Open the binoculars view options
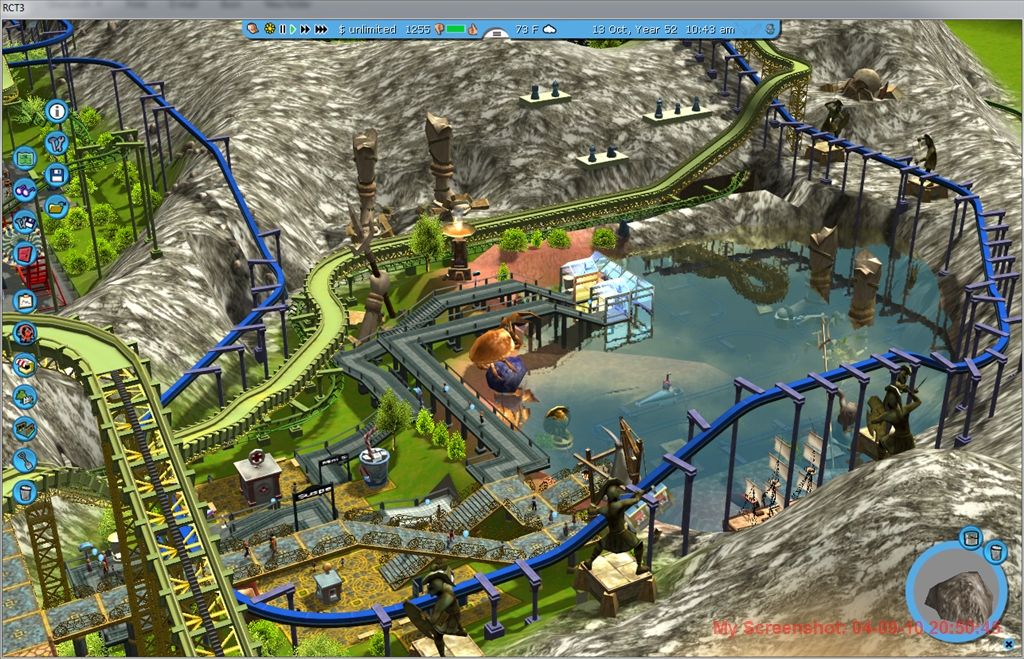 (x=25, y=190)
